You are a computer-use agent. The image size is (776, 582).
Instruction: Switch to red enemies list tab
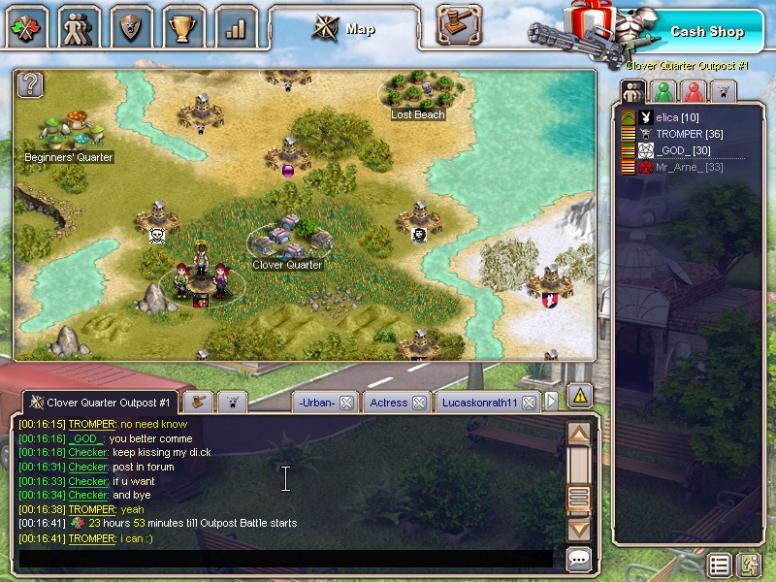click(692, 91)
